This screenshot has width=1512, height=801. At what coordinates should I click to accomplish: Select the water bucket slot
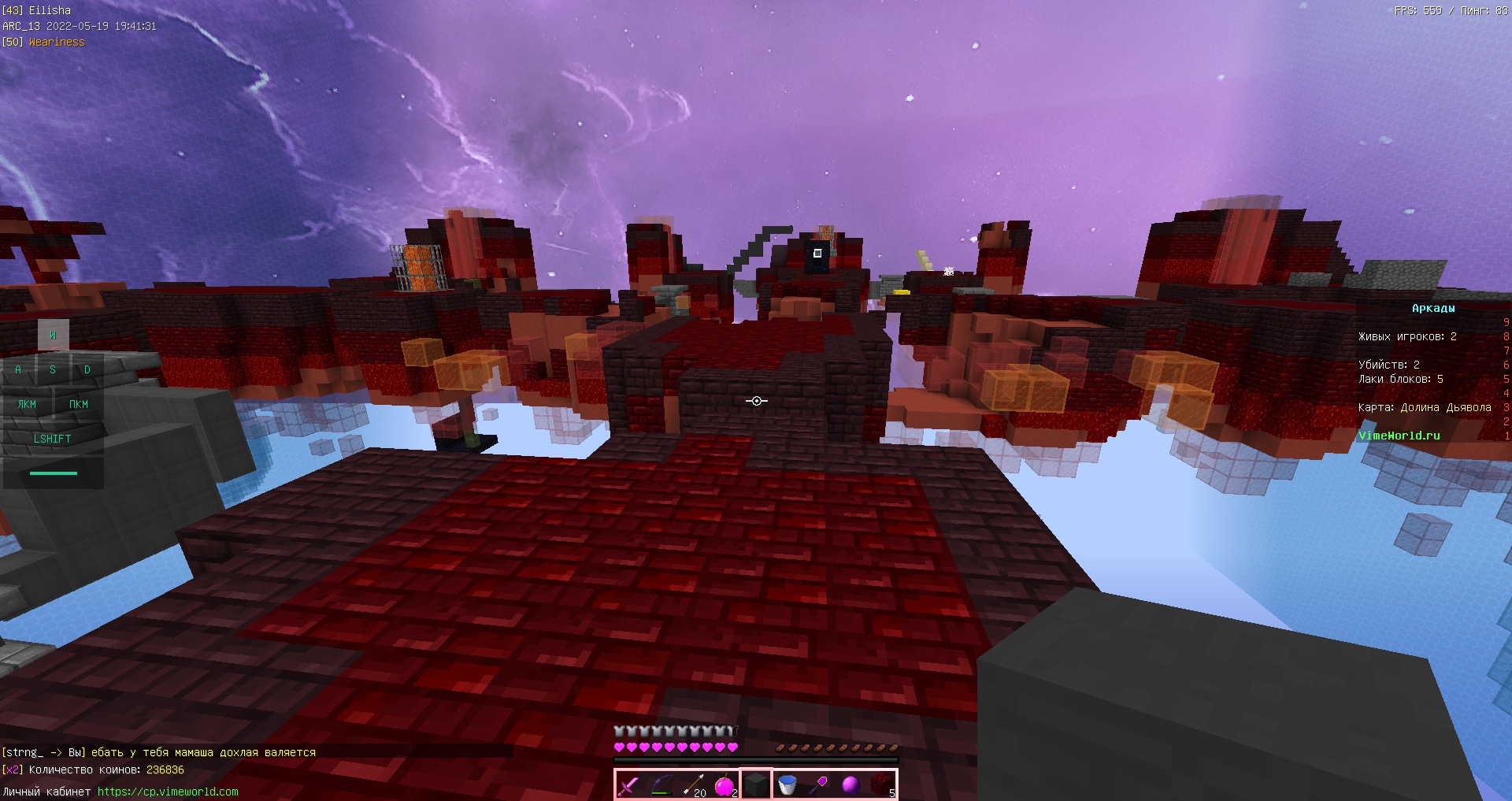coord(787,784)
